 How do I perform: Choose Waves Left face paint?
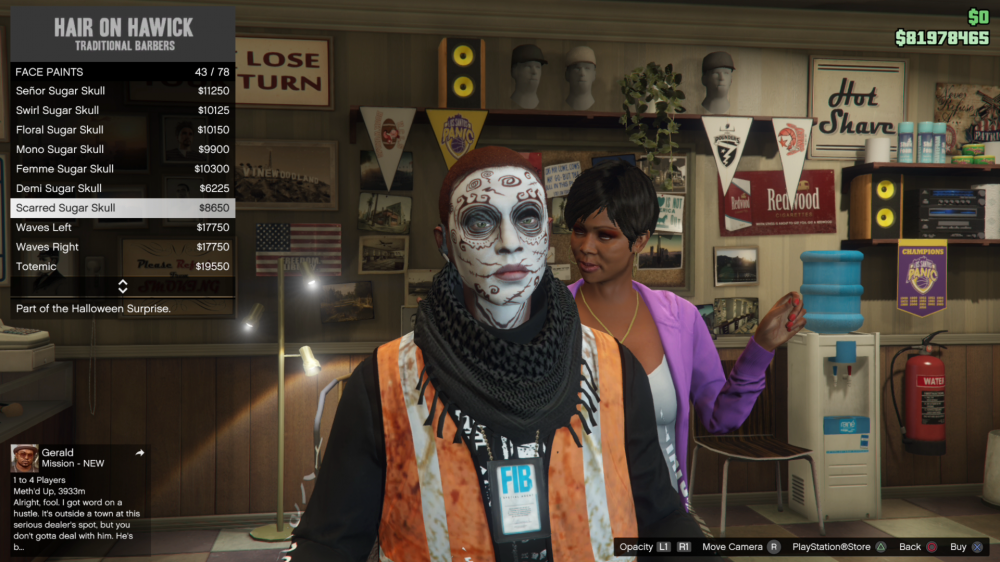(x=122, y=227)
